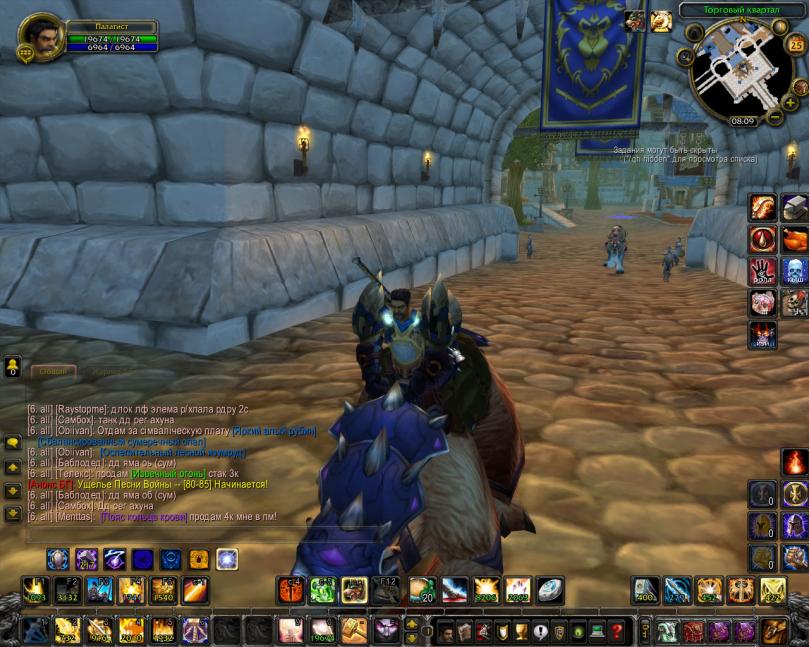Cast the red hand ability on side bar
The height and width of the screenshot is (647, 809).
[x=763, y=272]
